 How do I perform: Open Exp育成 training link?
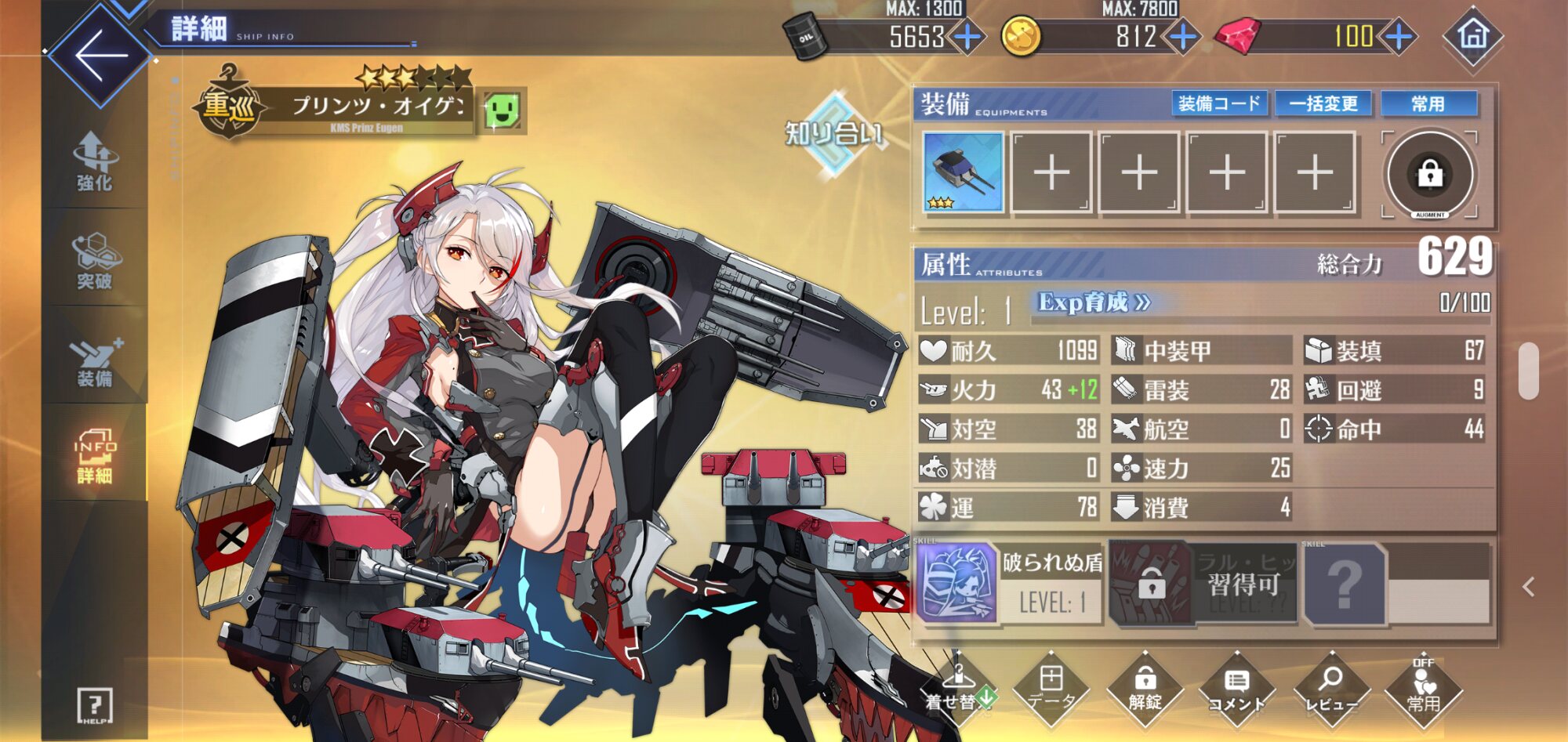[1094, 302]
